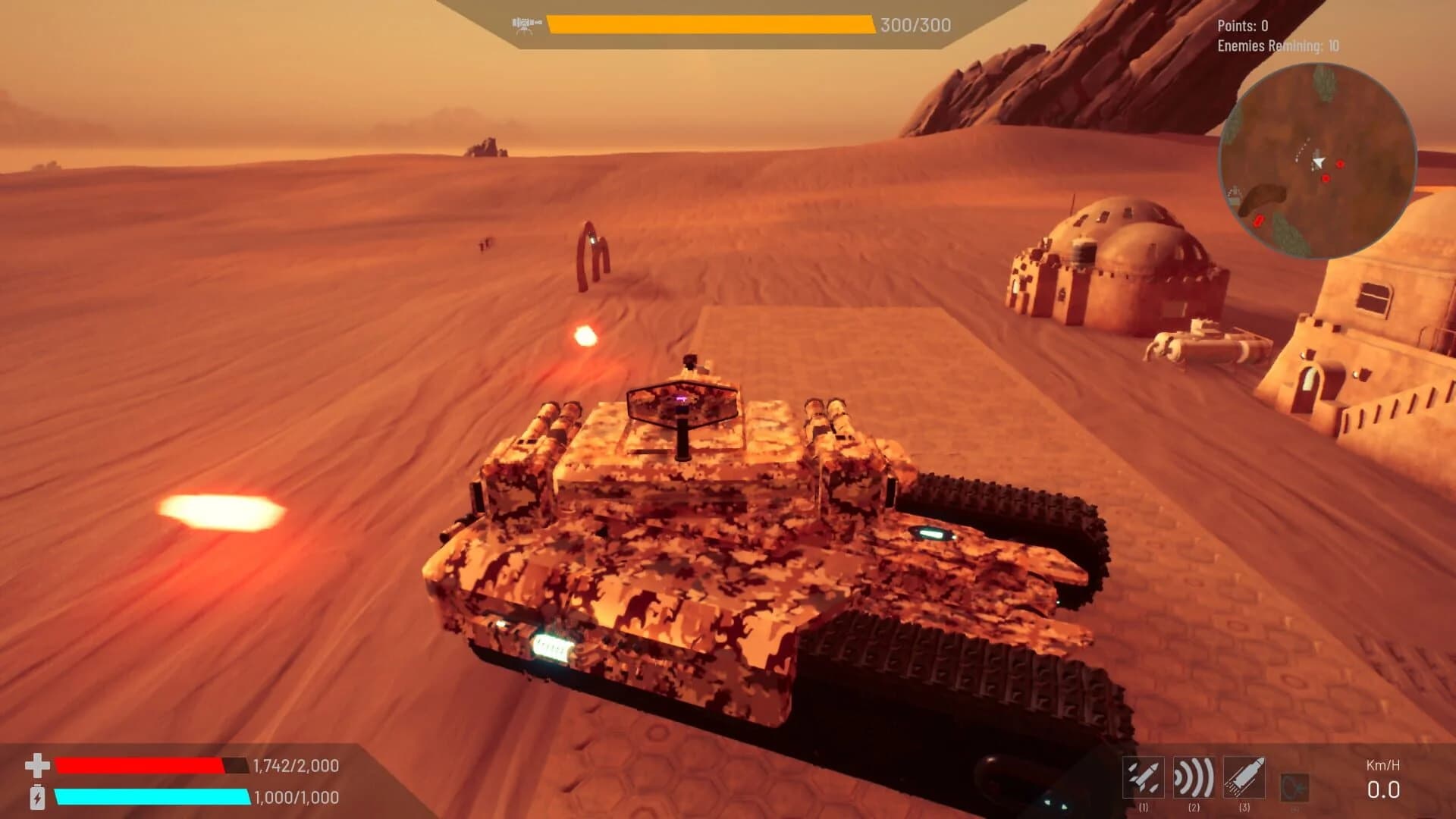The image size is (1456, 819).
Task: Click the orange ammo progress bar
Action: tap(709, 24)
